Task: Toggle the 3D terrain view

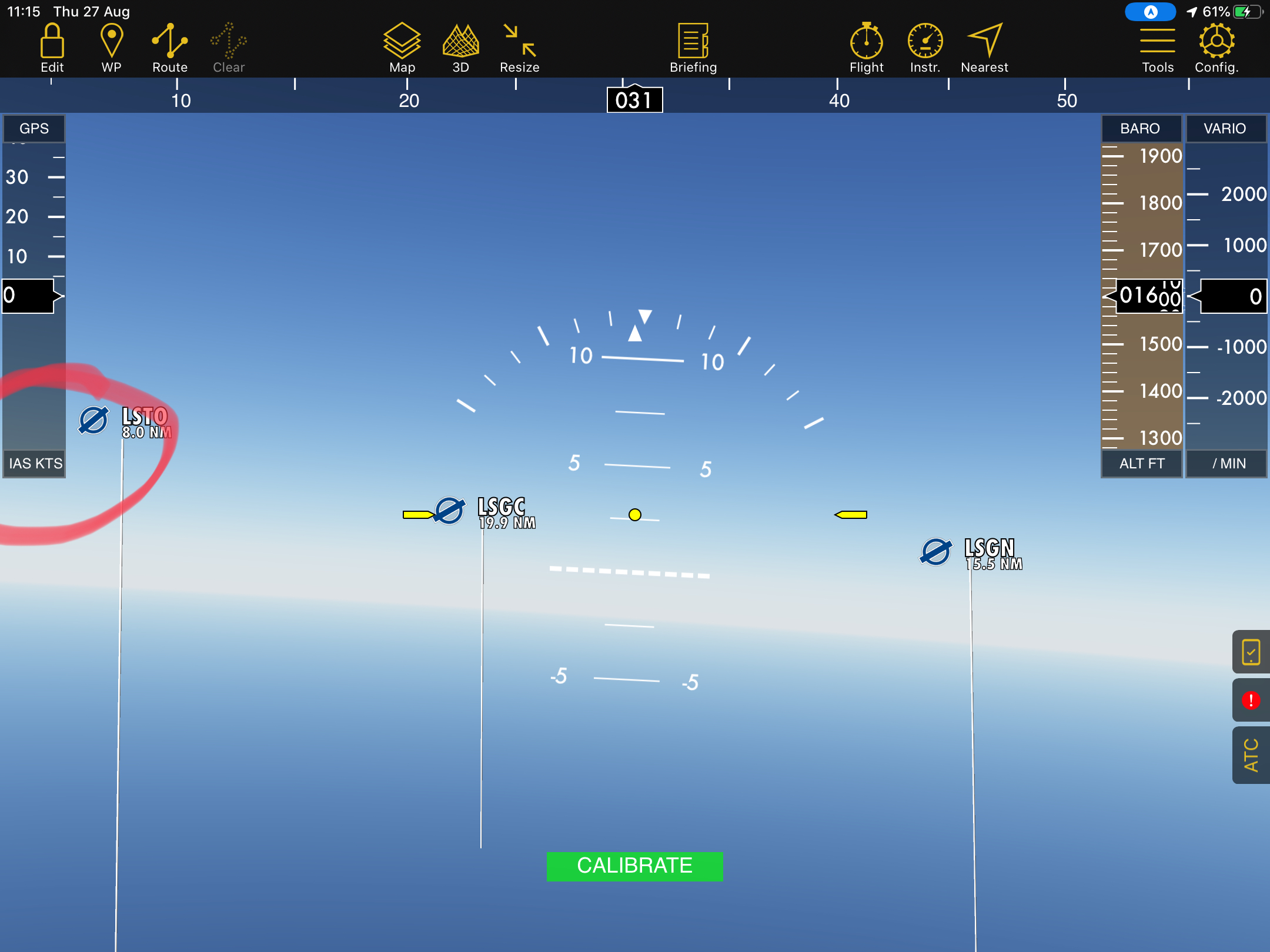Action: [461, 48]
